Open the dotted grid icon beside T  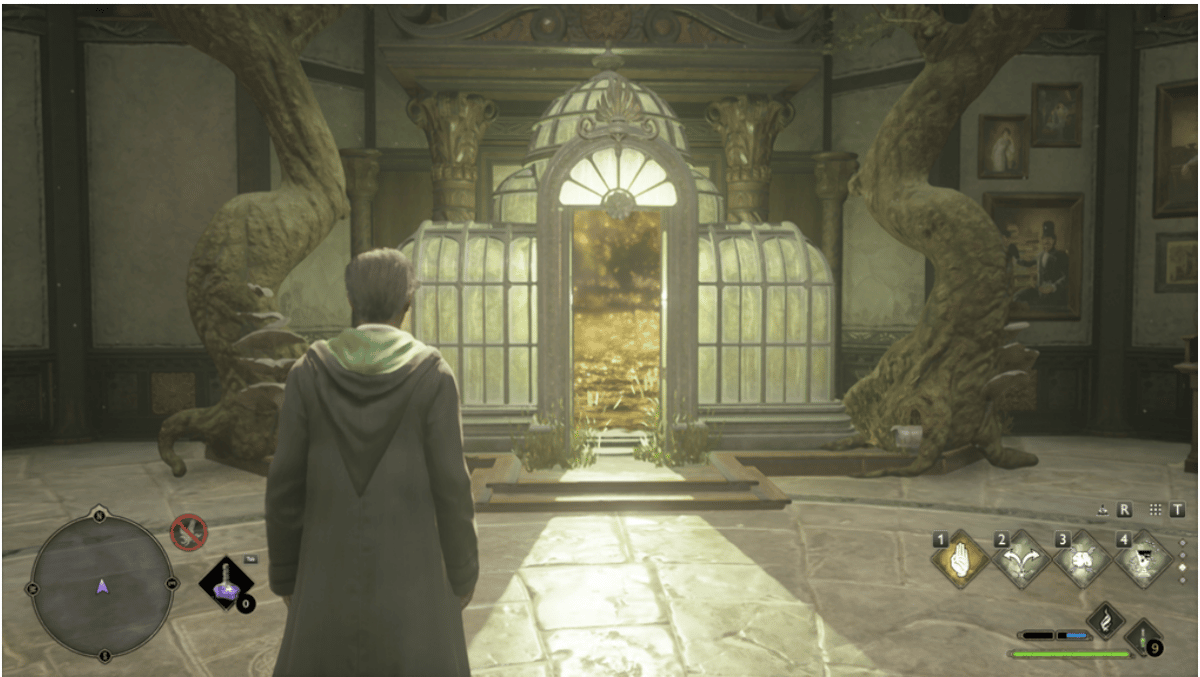coord(1156,509)
